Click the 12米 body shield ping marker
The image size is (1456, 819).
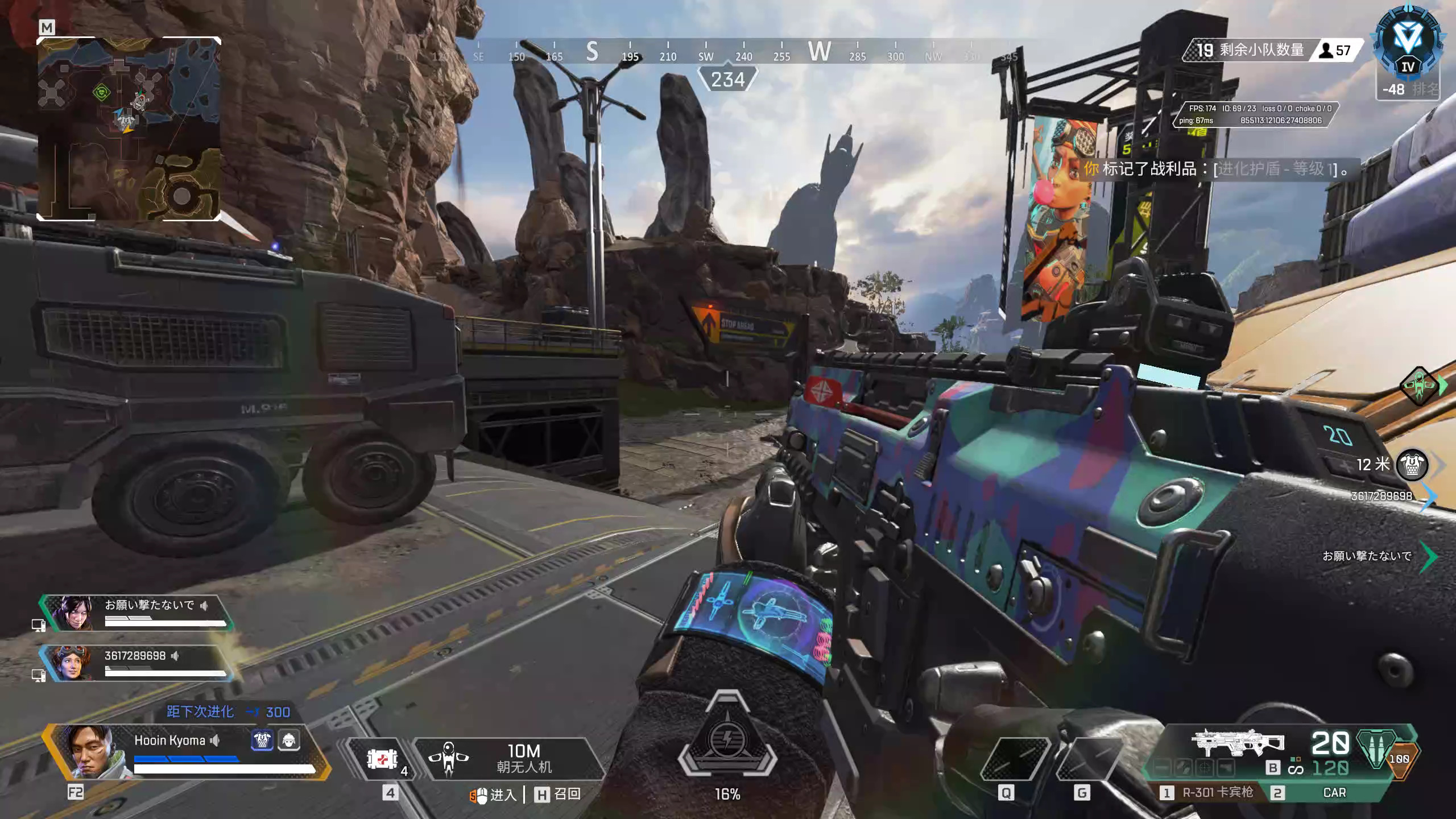(1411, 465)
